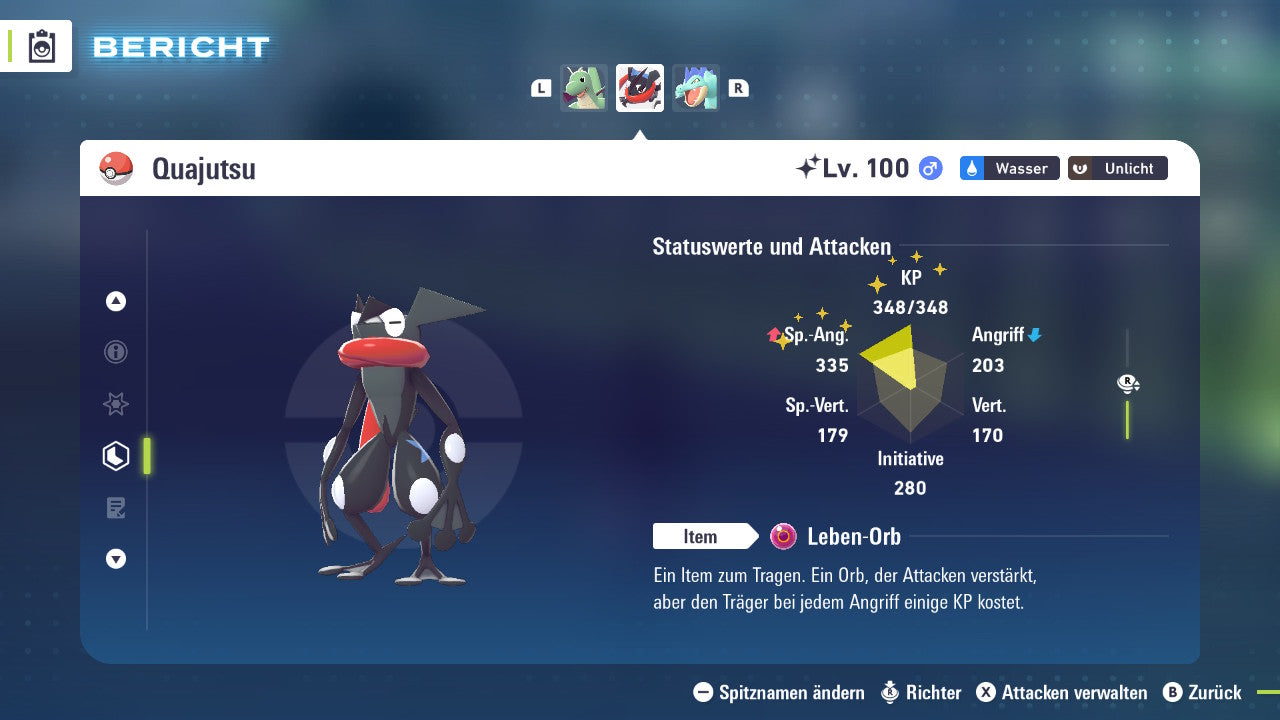
Task: Click the Bericht clipboard icon
Action: click(x=42, y=47)
